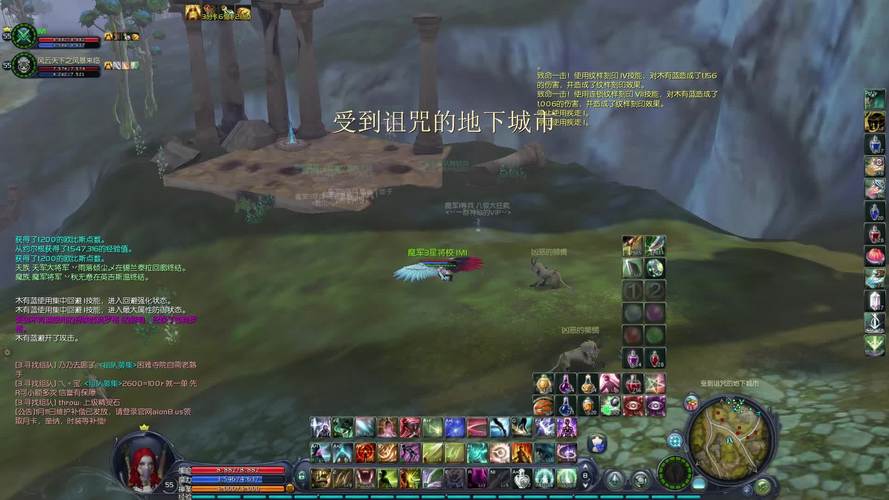Click the red eye skill icon
Screen dimensions: 889x500
632,405
